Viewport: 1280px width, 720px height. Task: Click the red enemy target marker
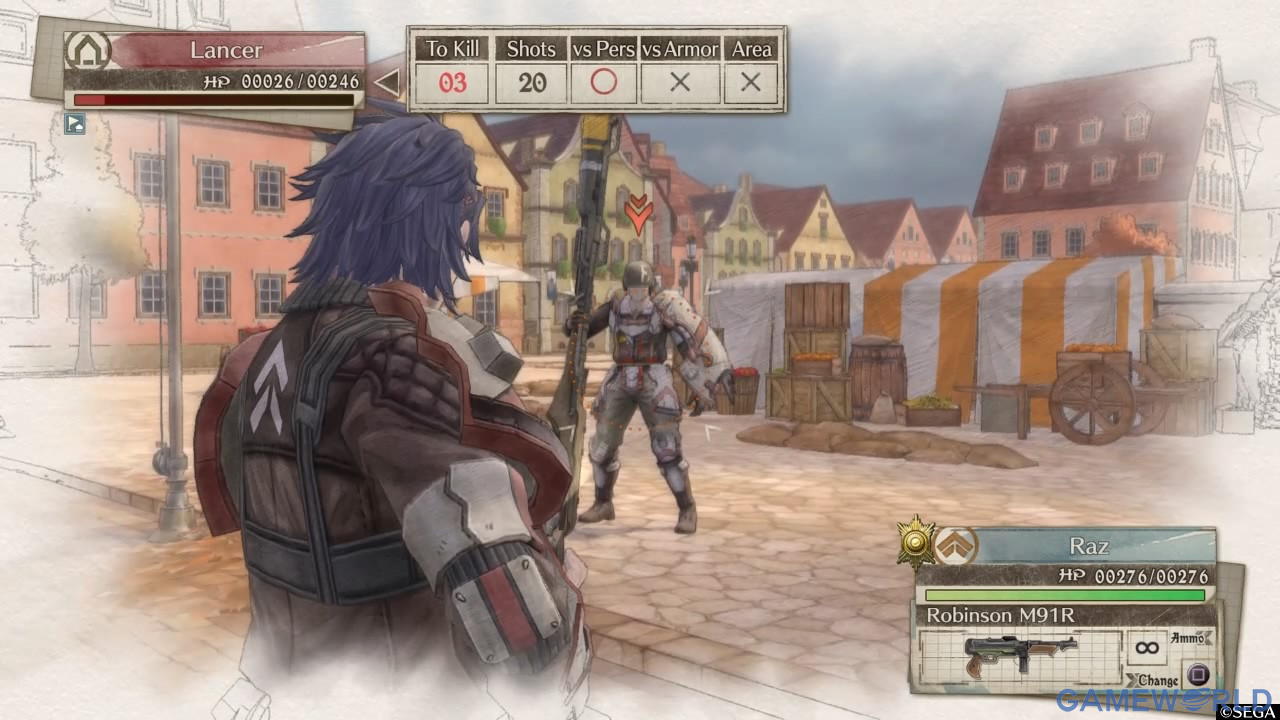[x=637, y=212]
